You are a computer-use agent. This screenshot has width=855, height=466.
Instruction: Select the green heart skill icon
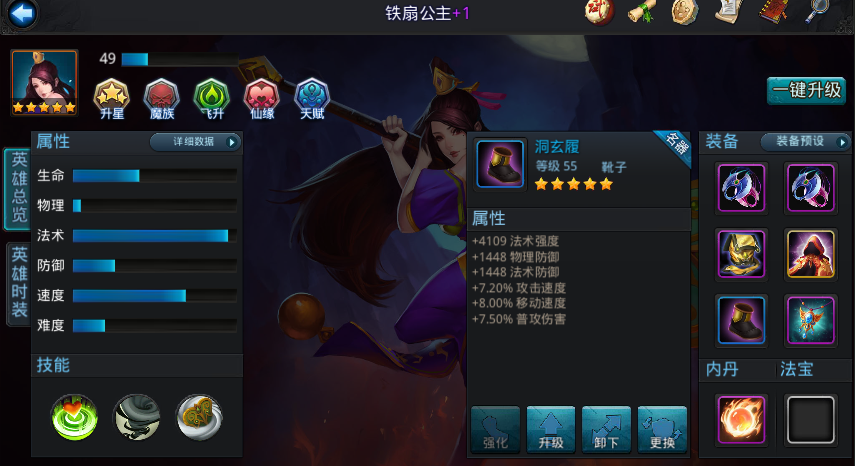coord(73,416)
